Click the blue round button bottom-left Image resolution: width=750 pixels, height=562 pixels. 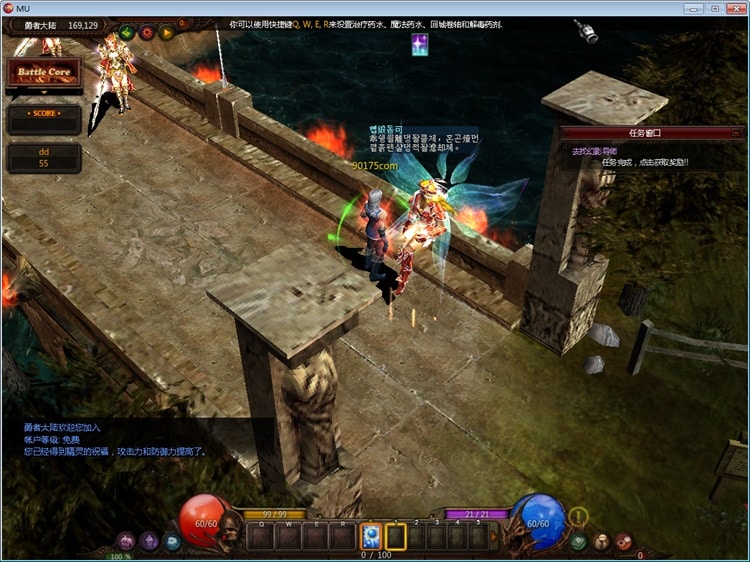tap(172, 541)
